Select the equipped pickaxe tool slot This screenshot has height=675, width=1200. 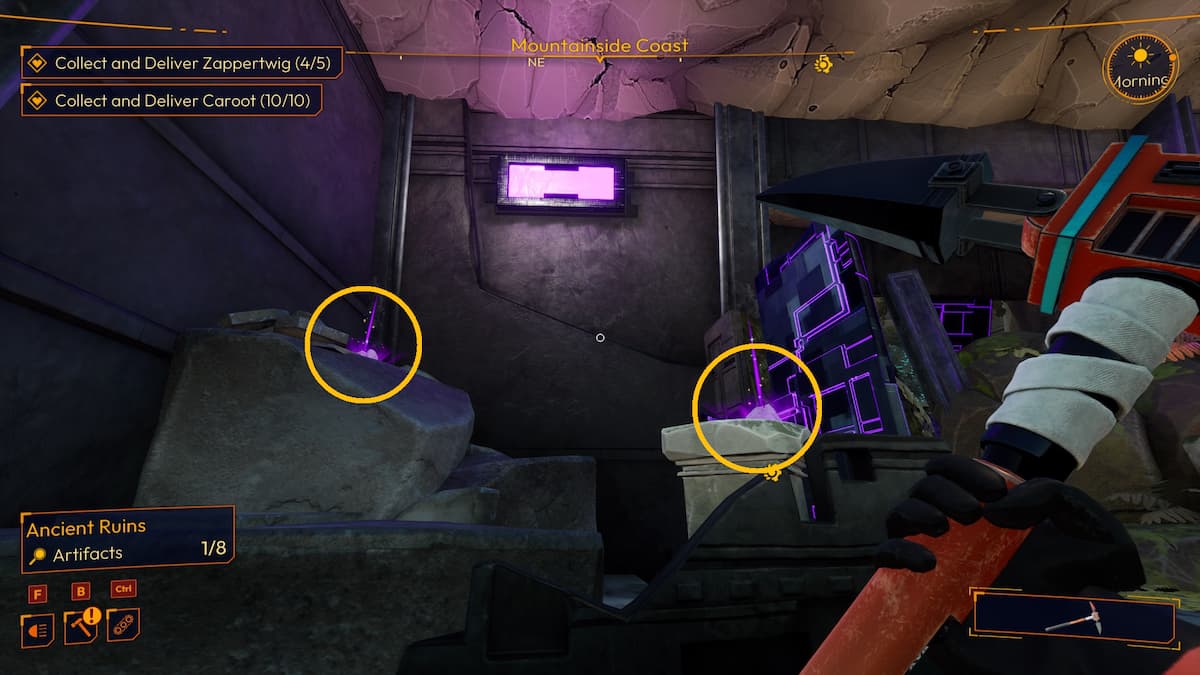point(1073,615)
